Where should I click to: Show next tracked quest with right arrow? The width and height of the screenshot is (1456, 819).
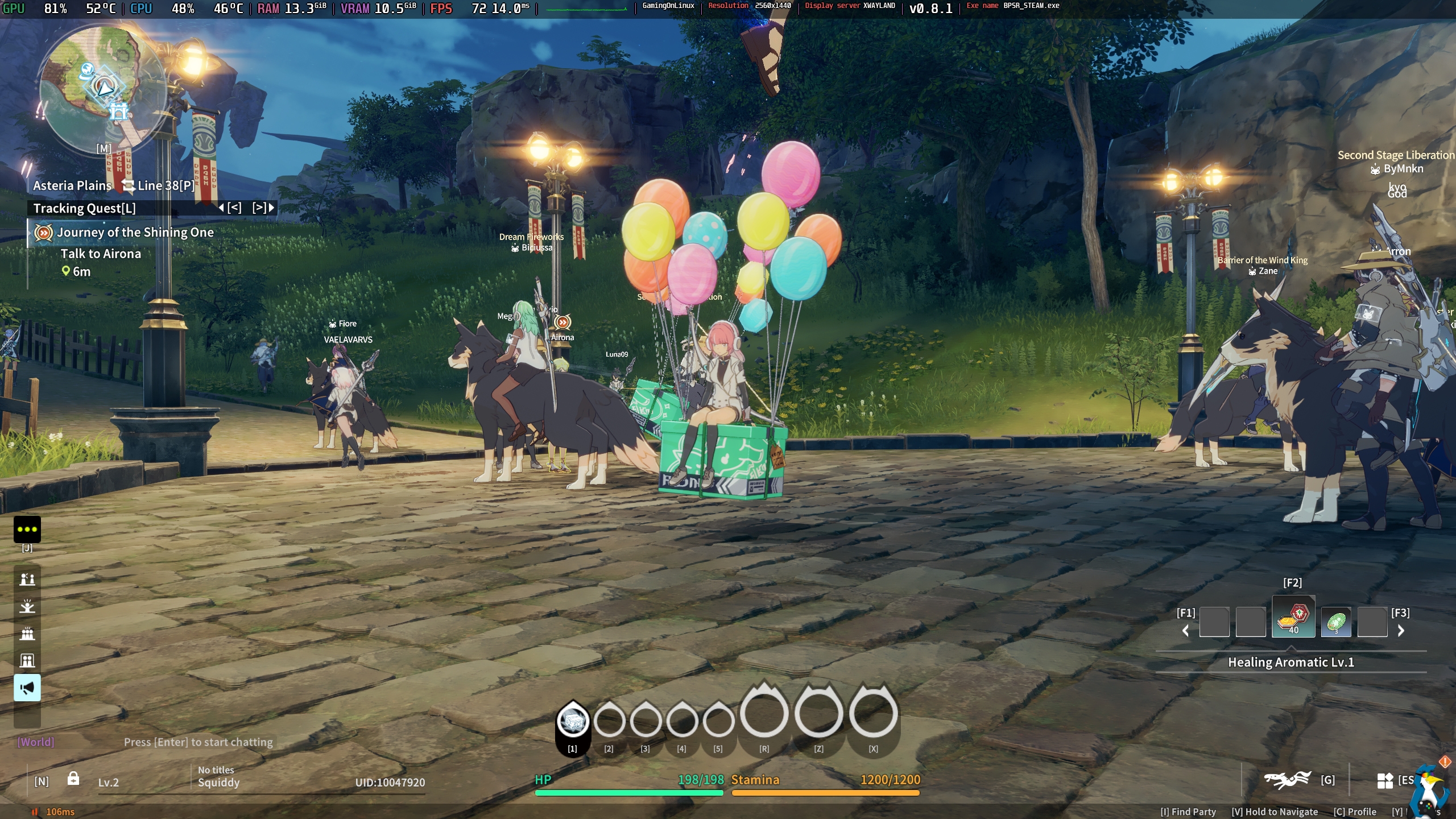(x=263, y=208)
